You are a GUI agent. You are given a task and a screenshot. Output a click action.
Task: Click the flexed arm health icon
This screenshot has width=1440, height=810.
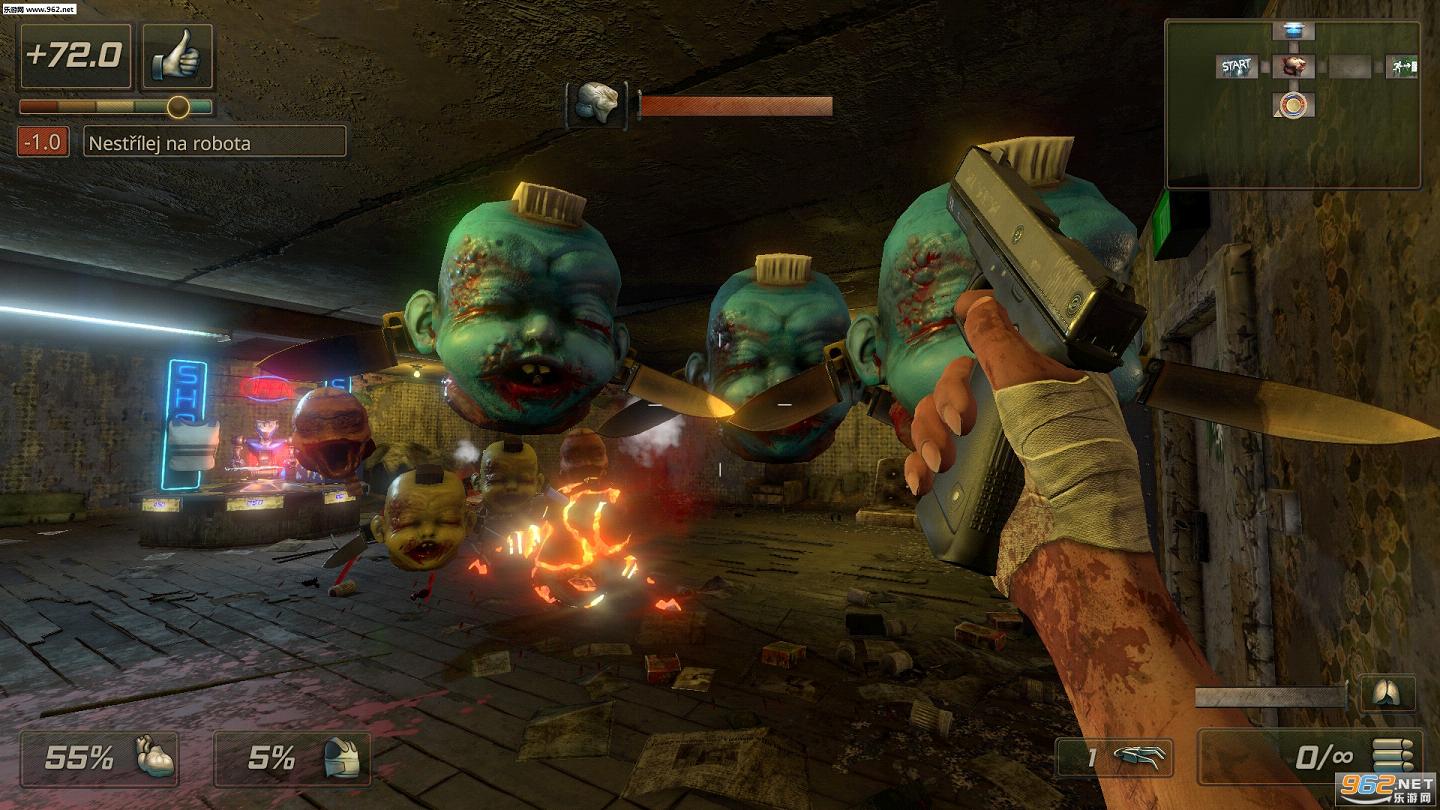(155, 758)
